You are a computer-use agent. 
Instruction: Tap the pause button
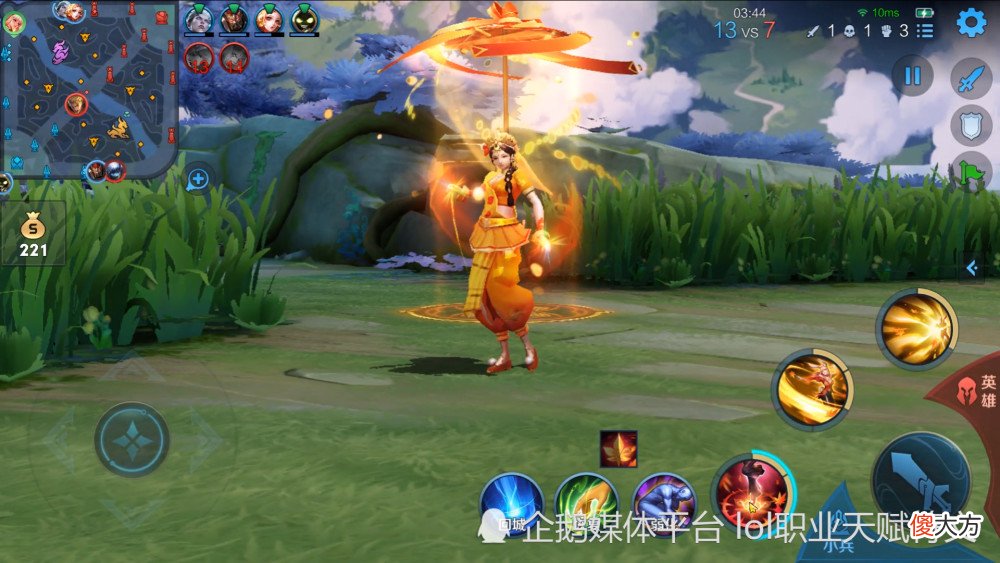click(912, 75)
